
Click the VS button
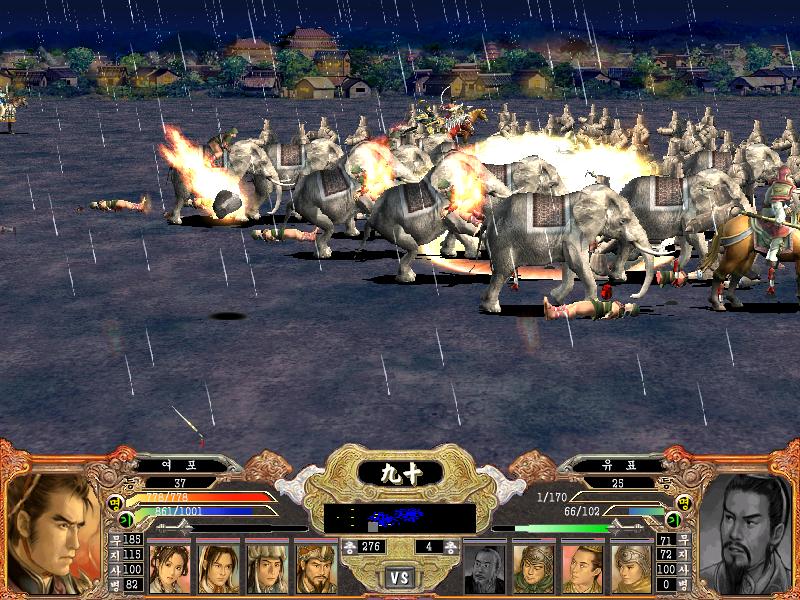tap(400, 578)
